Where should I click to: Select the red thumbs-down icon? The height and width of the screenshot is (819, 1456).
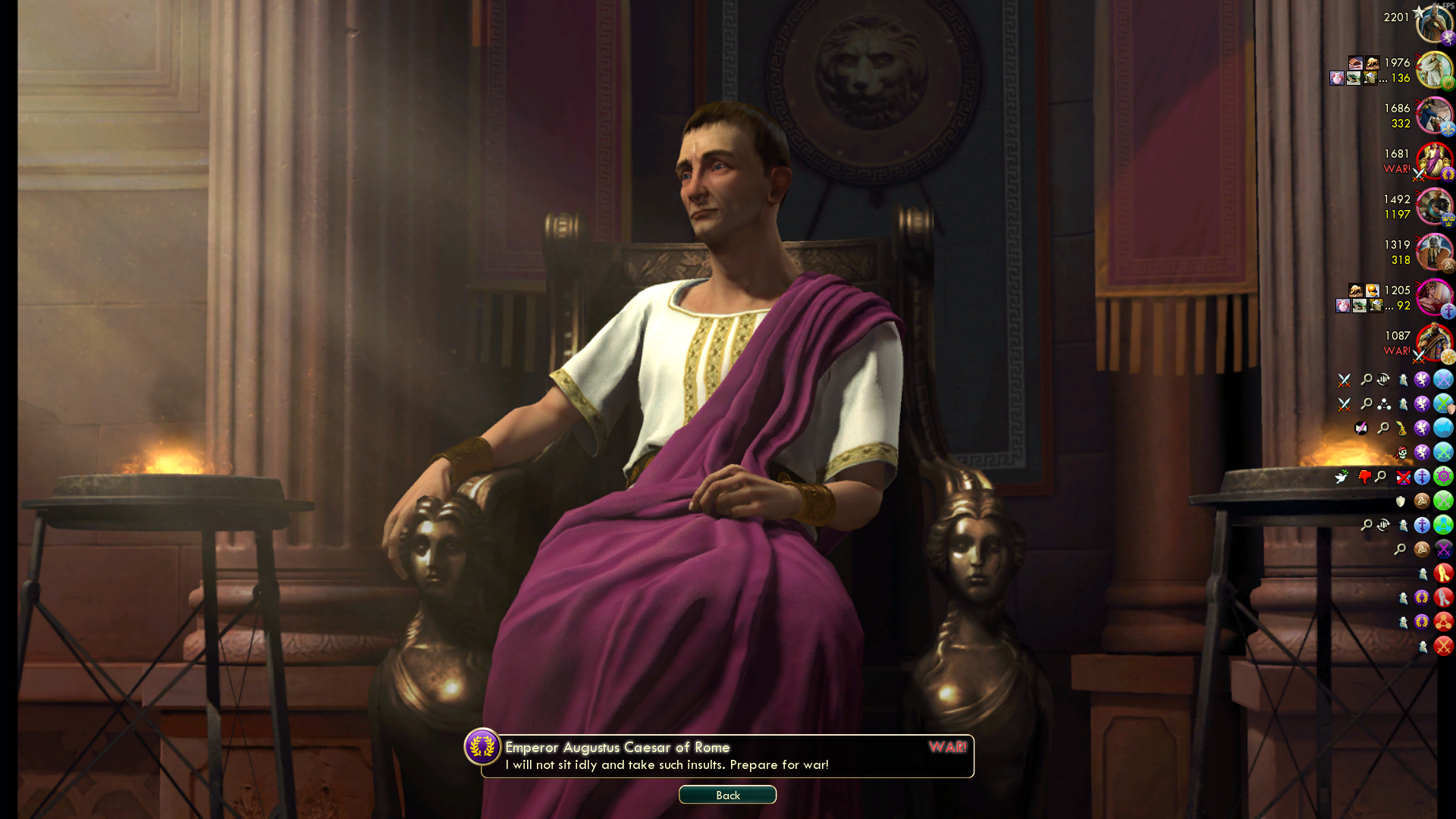click(x=1364, y=477)
